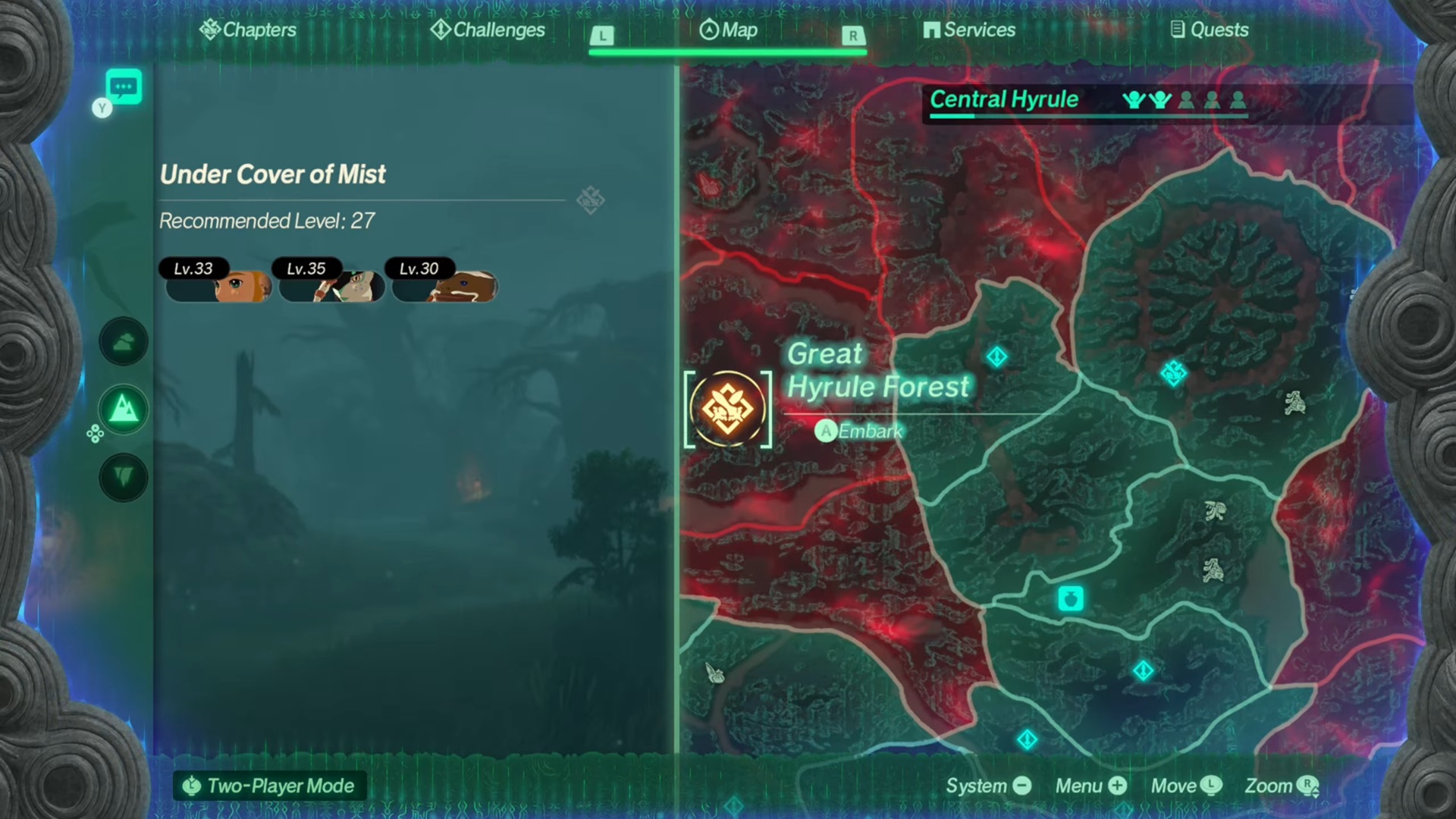Embark on Great Hyrule Forest battle

click(859, 431)
